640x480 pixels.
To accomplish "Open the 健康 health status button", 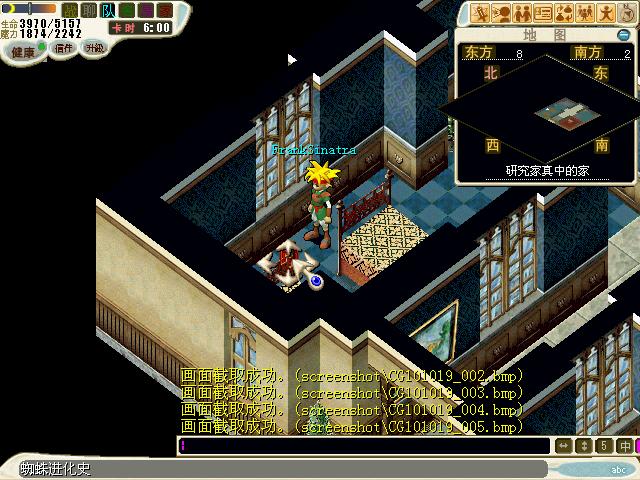I will pos(24,51).
